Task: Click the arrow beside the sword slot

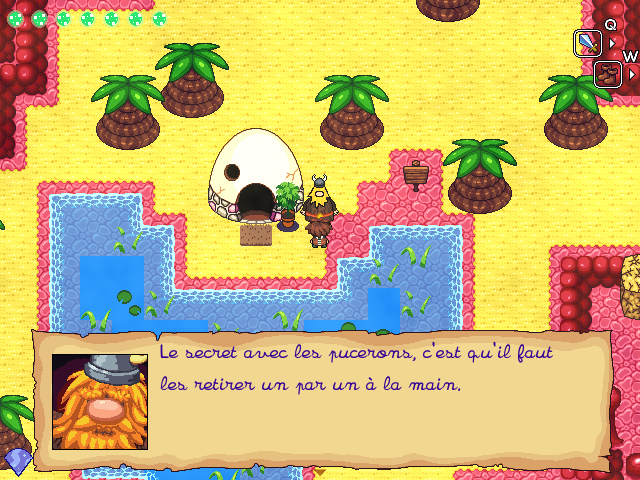Action: pos(613,44)
